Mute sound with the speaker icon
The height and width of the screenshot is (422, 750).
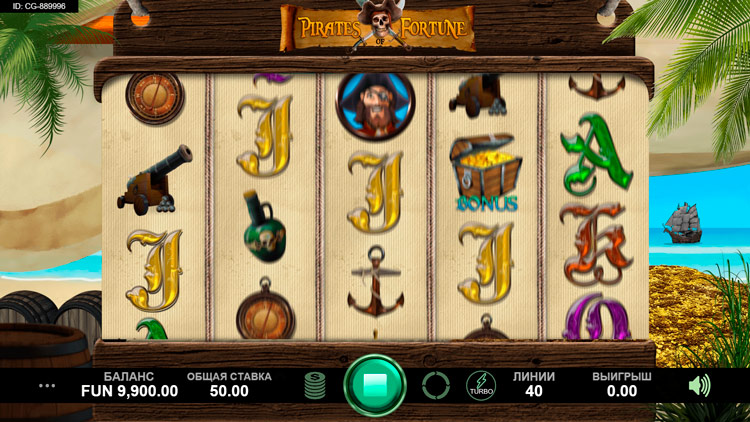tap(699, 385)
